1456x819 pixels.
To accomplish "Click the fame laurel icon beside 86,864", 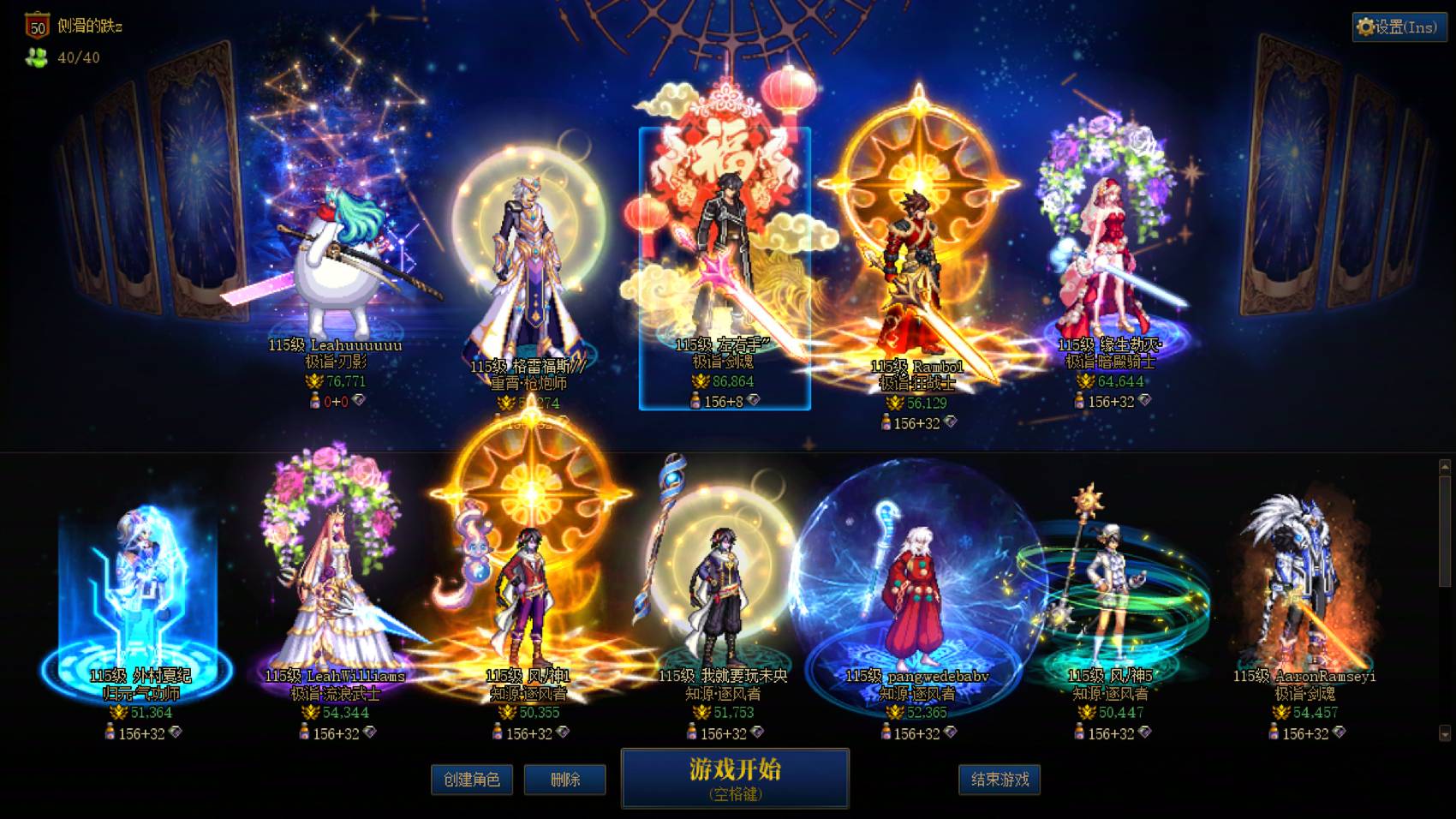I will click(701, 380).
